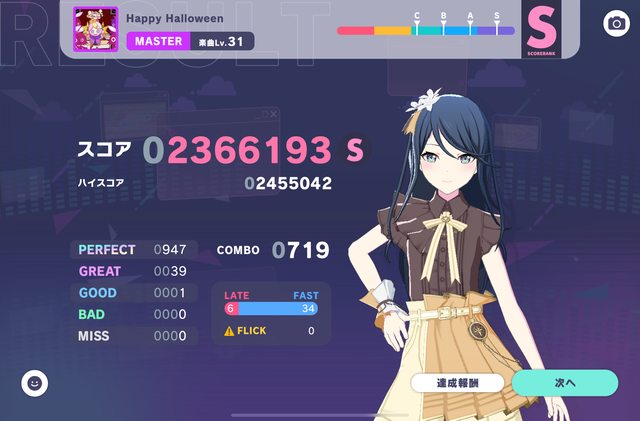Proceed with the 次へ button
The image size is (640, 421).
(x=564, y=382)
